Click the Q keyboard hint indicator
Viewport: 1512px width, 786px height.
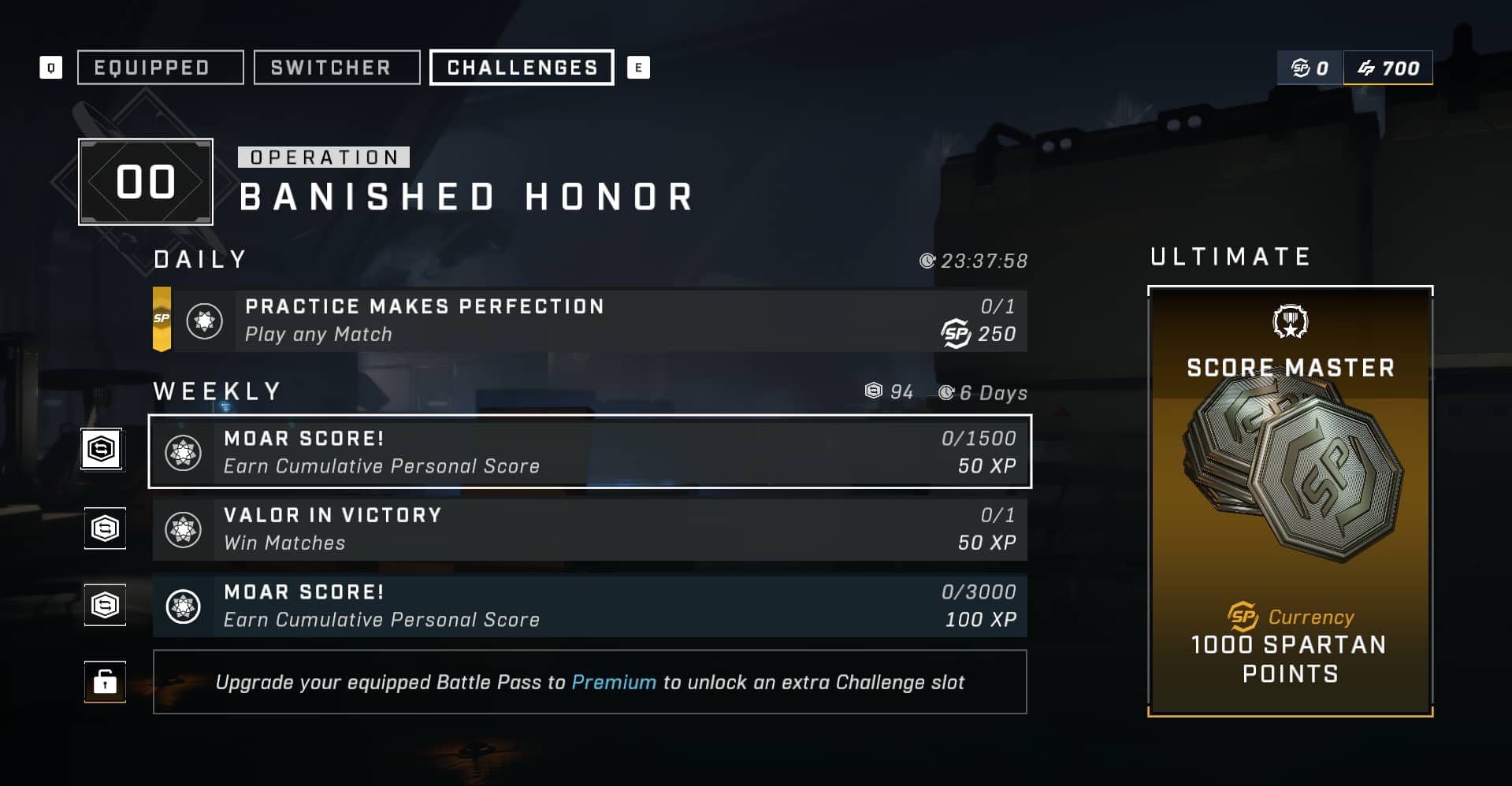point(50,68)
